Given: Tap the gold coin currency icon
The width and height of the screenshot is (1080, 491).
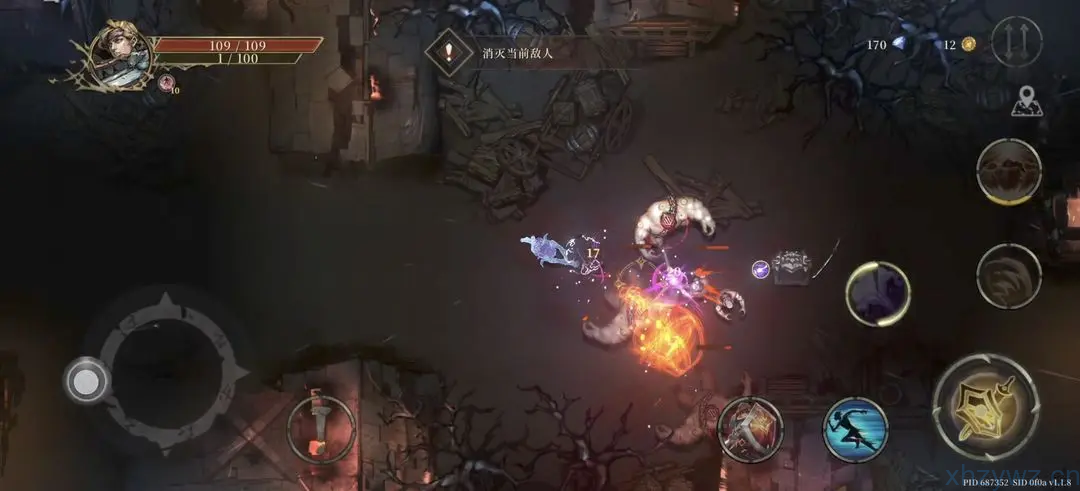Looking at the screenshot, I should click(968, 44).
